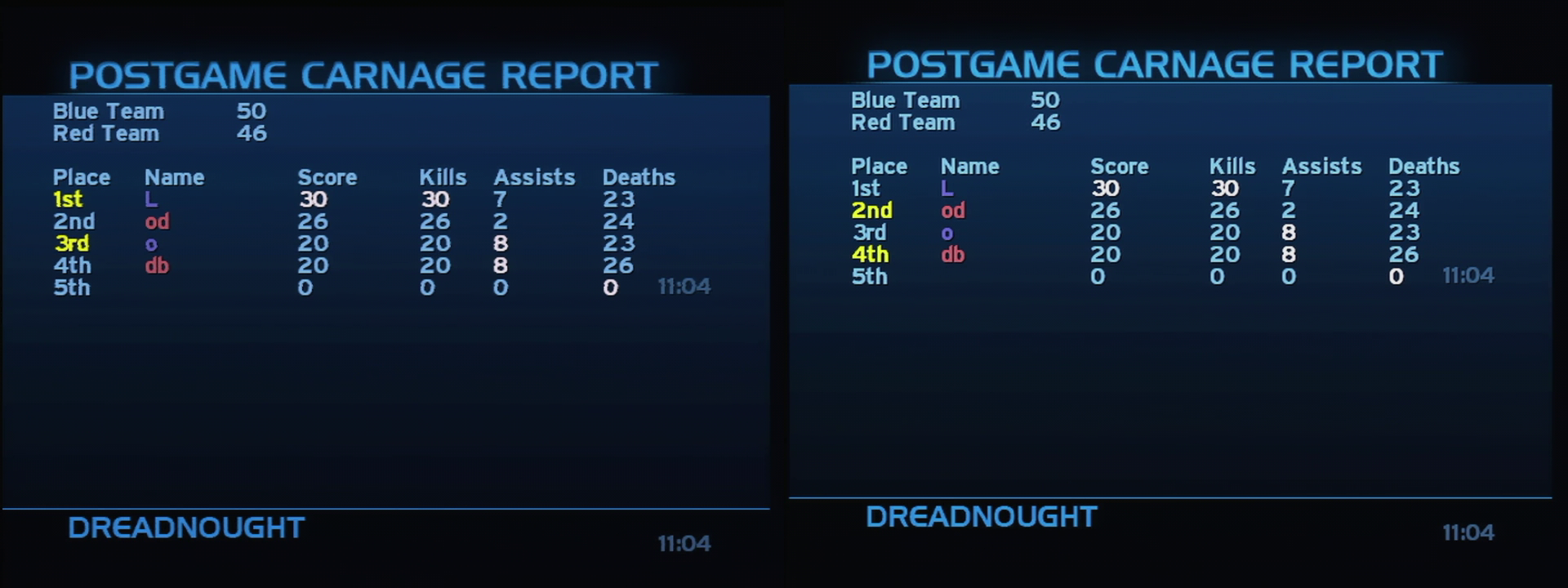Click the DREADNOUGHT map name on right
Screen dimensions: 1568x588
pos(982,516)
